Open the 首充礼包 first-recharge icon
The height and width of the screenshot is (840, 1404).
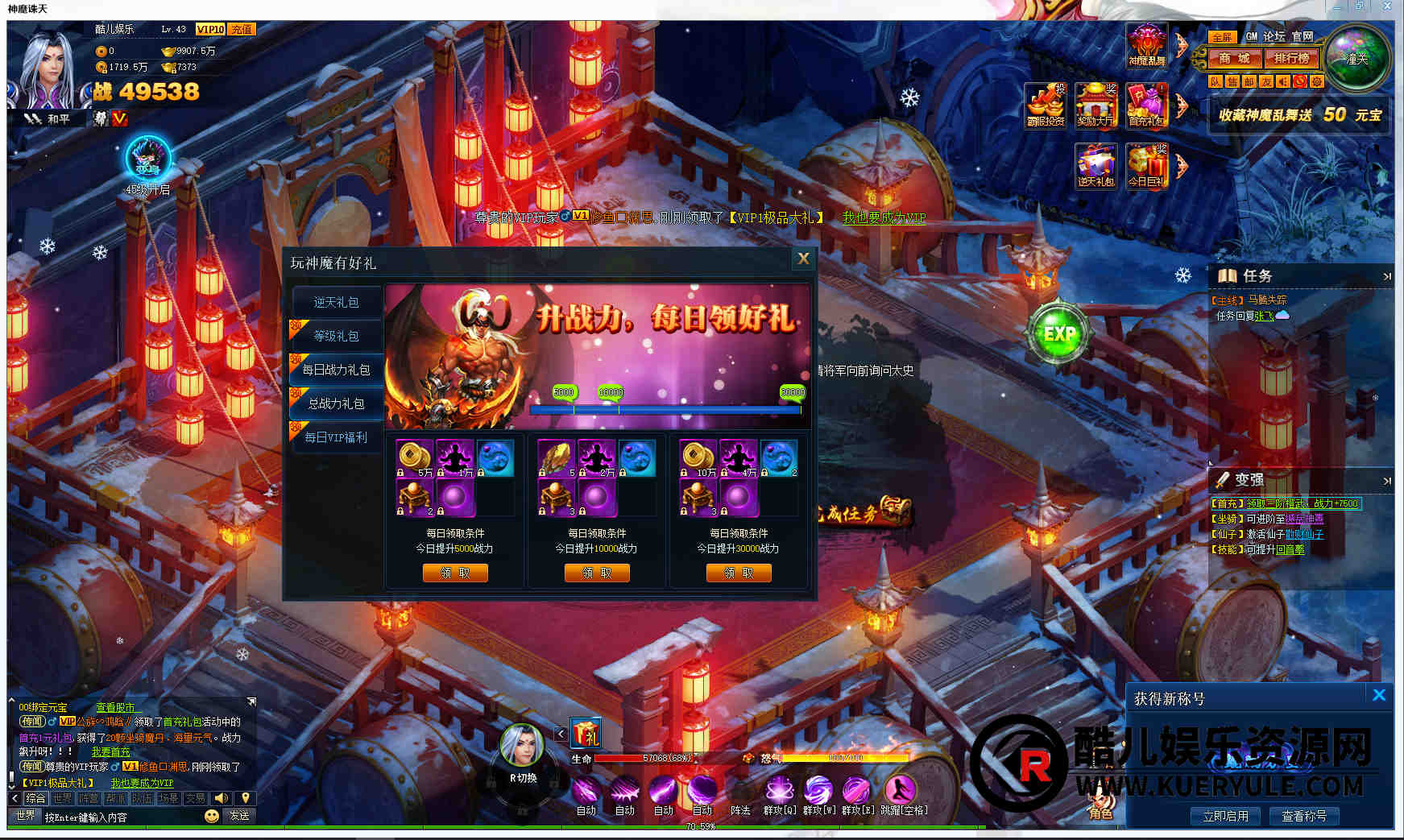[x=1147, y=106]
